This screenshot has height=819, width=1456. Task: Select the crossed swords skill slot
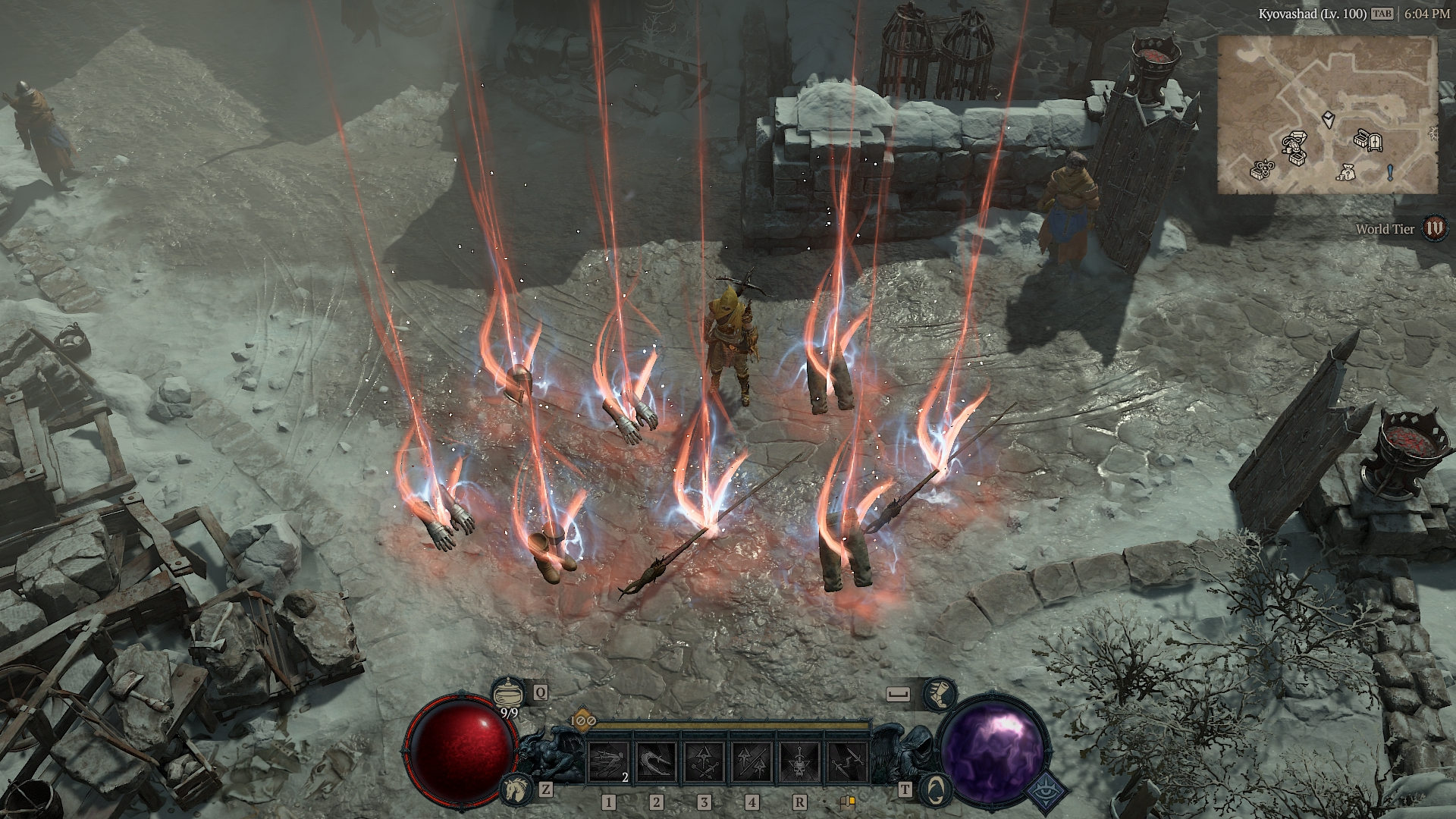click(846, 762)
